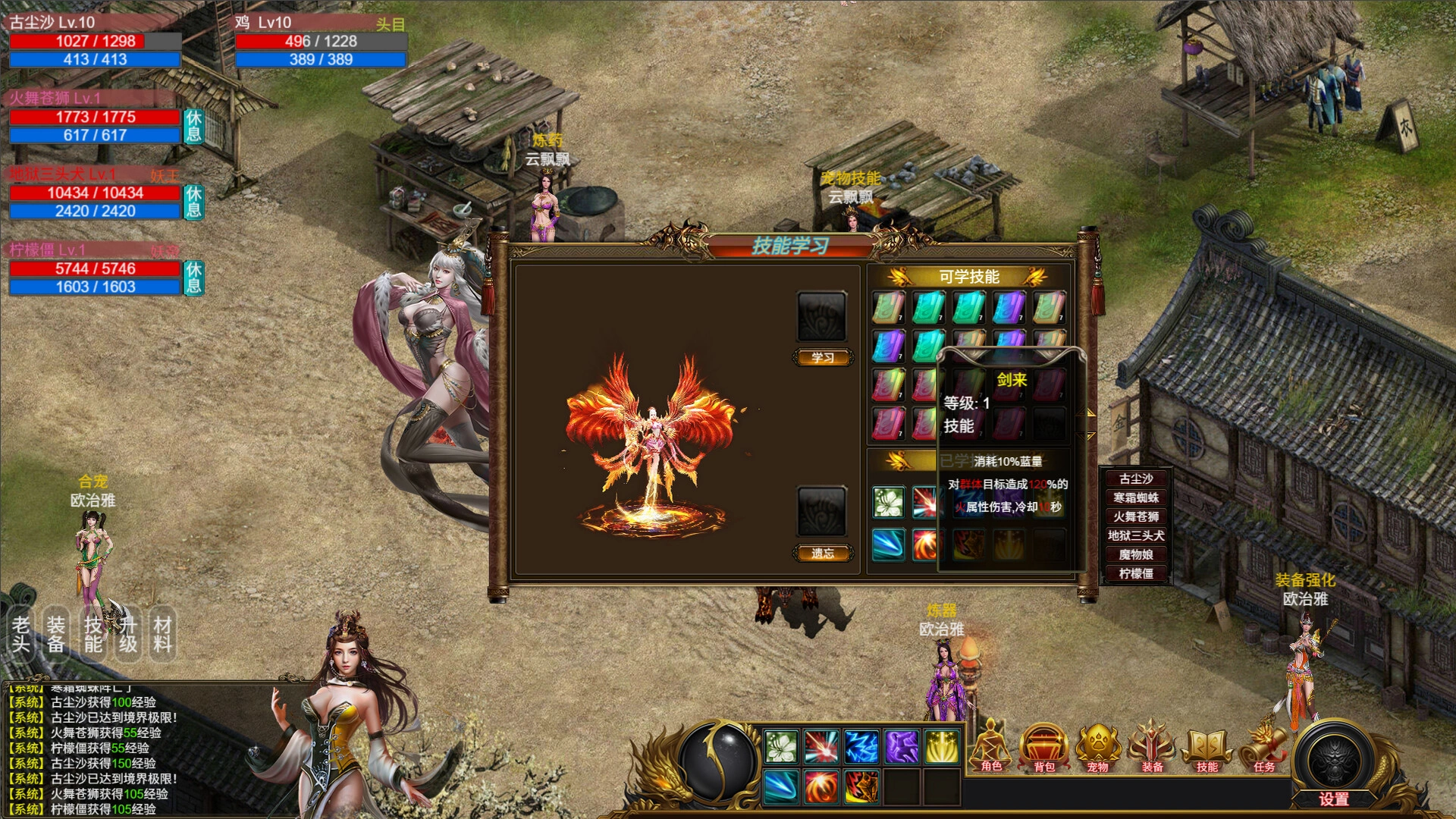The height and width of the screenshot is (819, 1456).
Task: Select 古尘沙 in the character list
Action: click(1135, 479)
